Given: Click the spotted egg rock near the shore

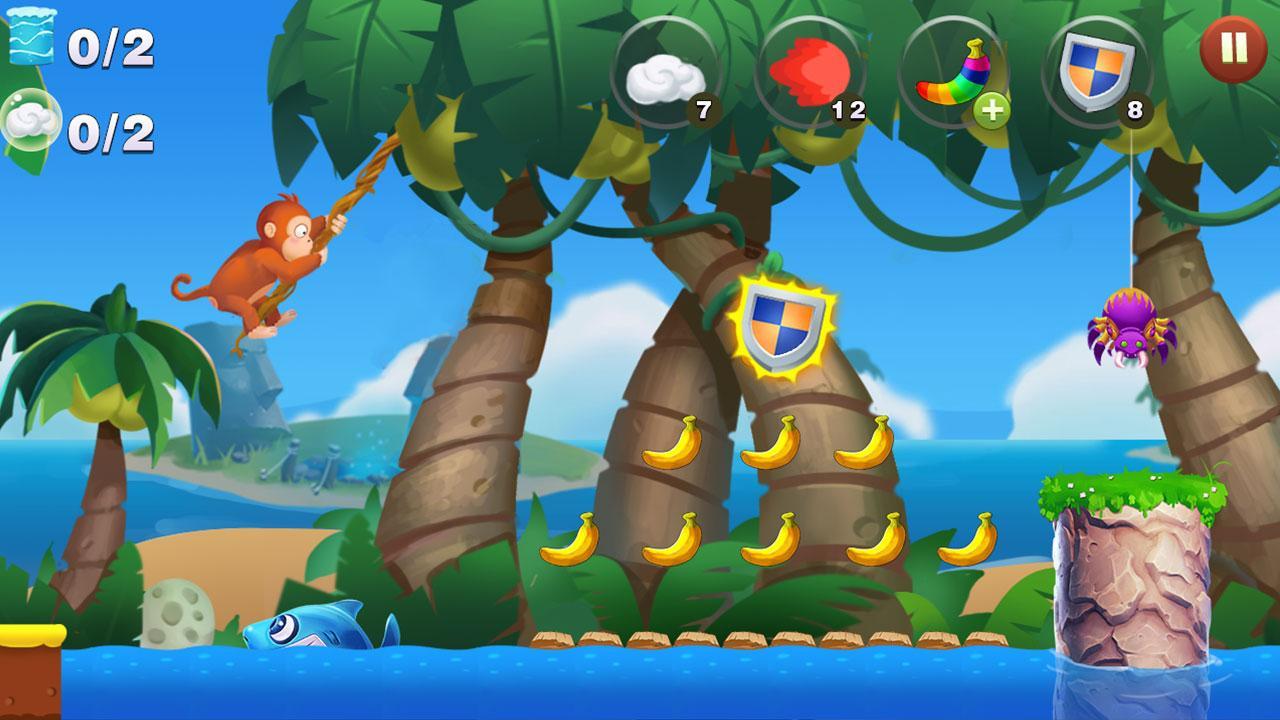Looking at the screenshot, I should click(x=176, y=612).
